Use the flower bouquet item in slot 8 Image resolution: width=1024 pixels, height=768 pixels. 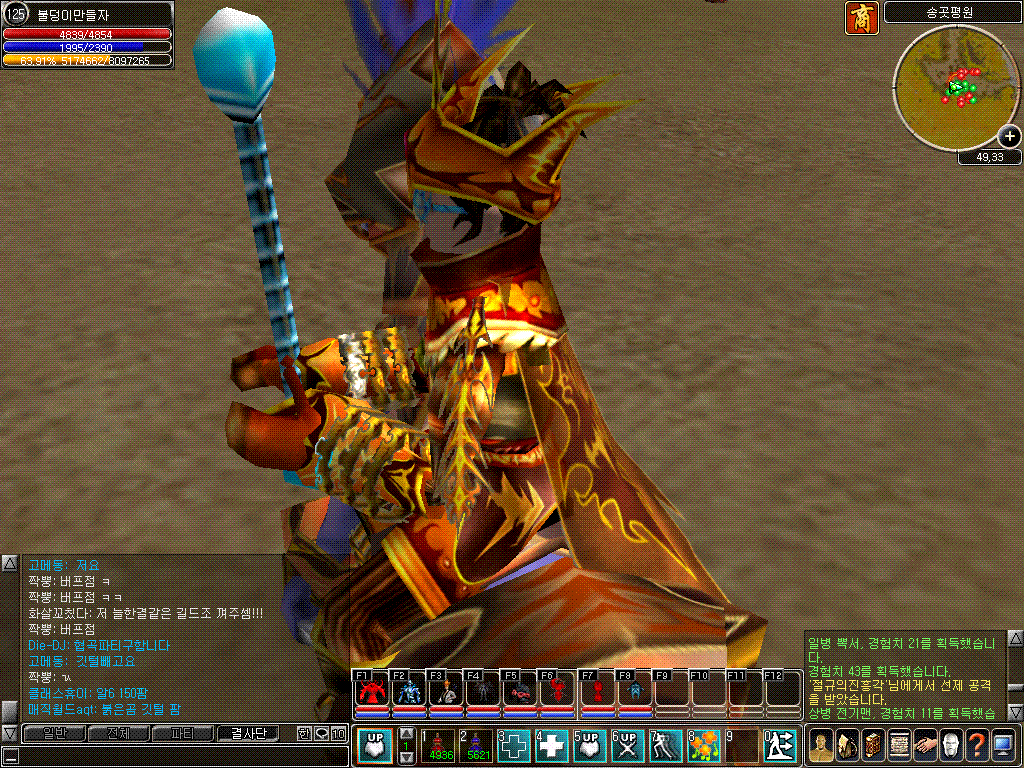pos(704,746)
